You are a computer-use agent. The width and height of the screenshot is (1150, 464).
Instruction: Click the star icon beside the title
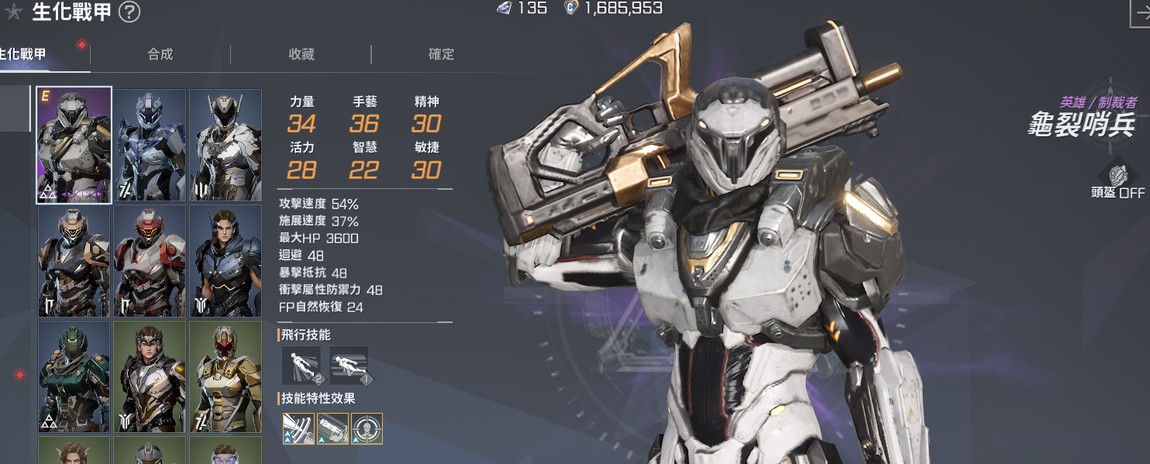point(14,12)
